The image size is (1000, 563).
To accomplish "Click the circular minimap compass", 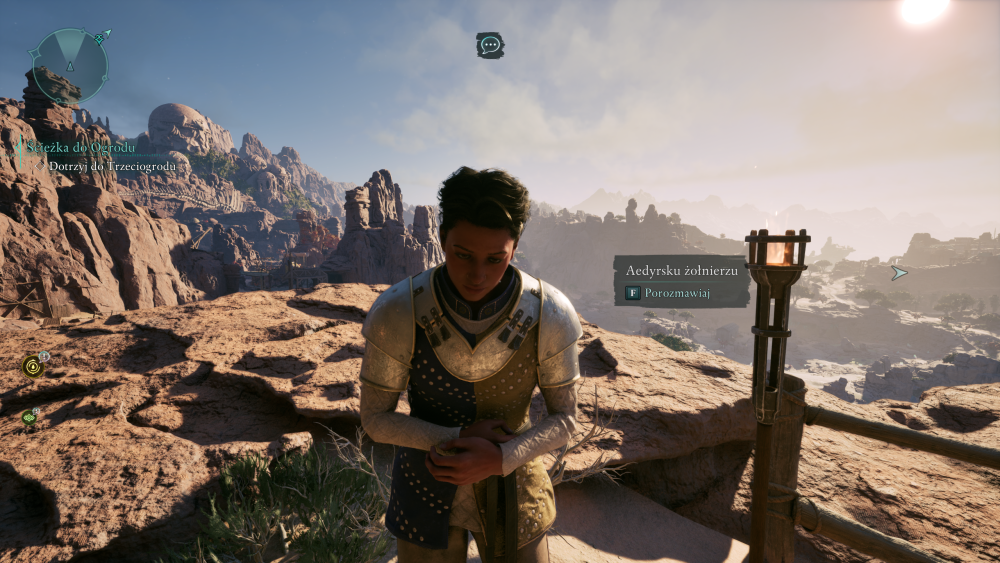I will pyautogui.click(x=70, y=66).
